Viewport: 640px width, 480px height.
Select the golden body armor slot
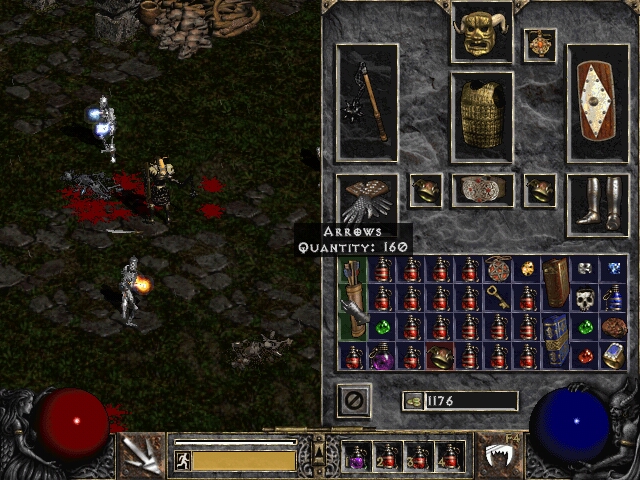pos(482,116)
